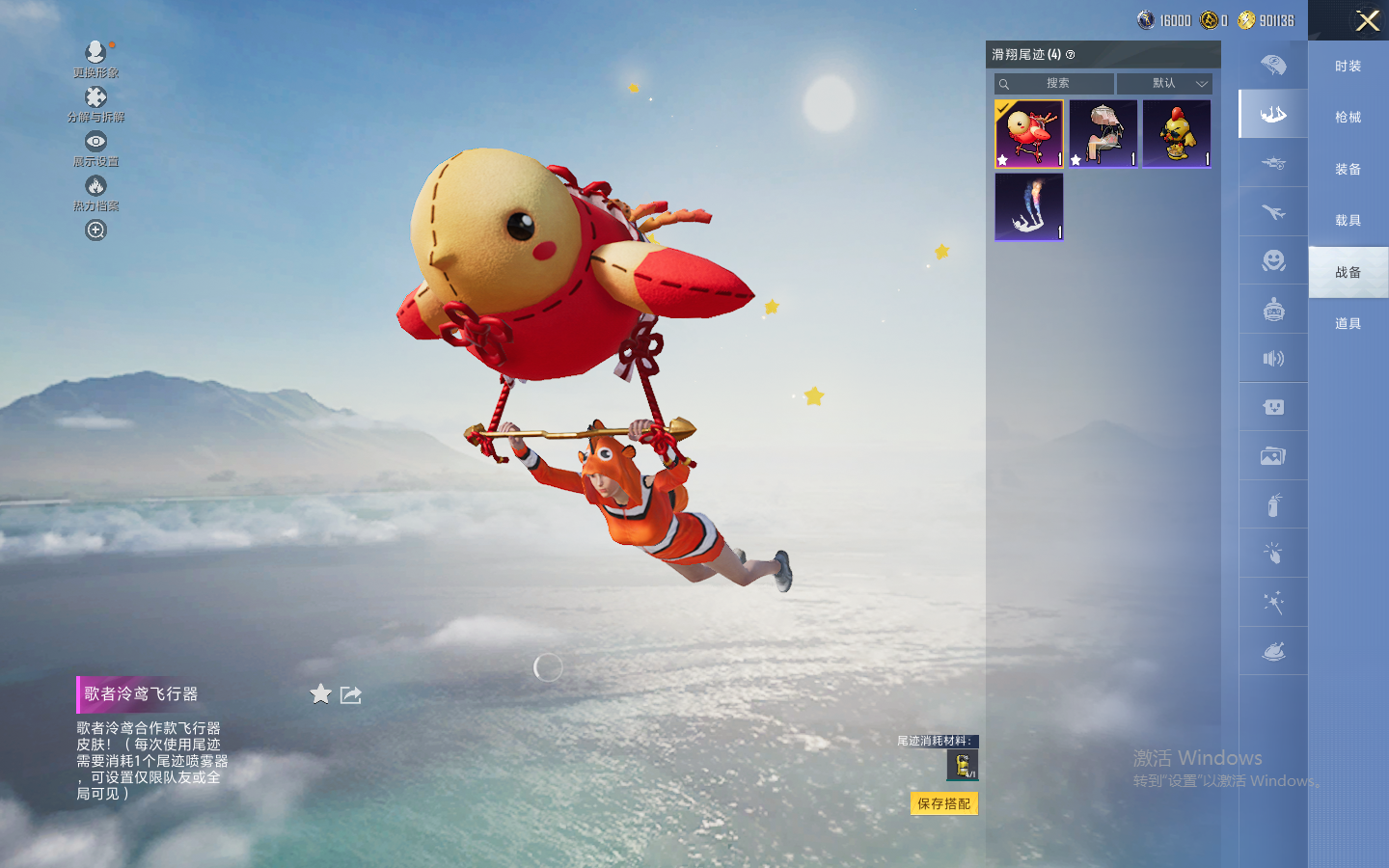Select the blue smoke trail item

coord(1029,206)
